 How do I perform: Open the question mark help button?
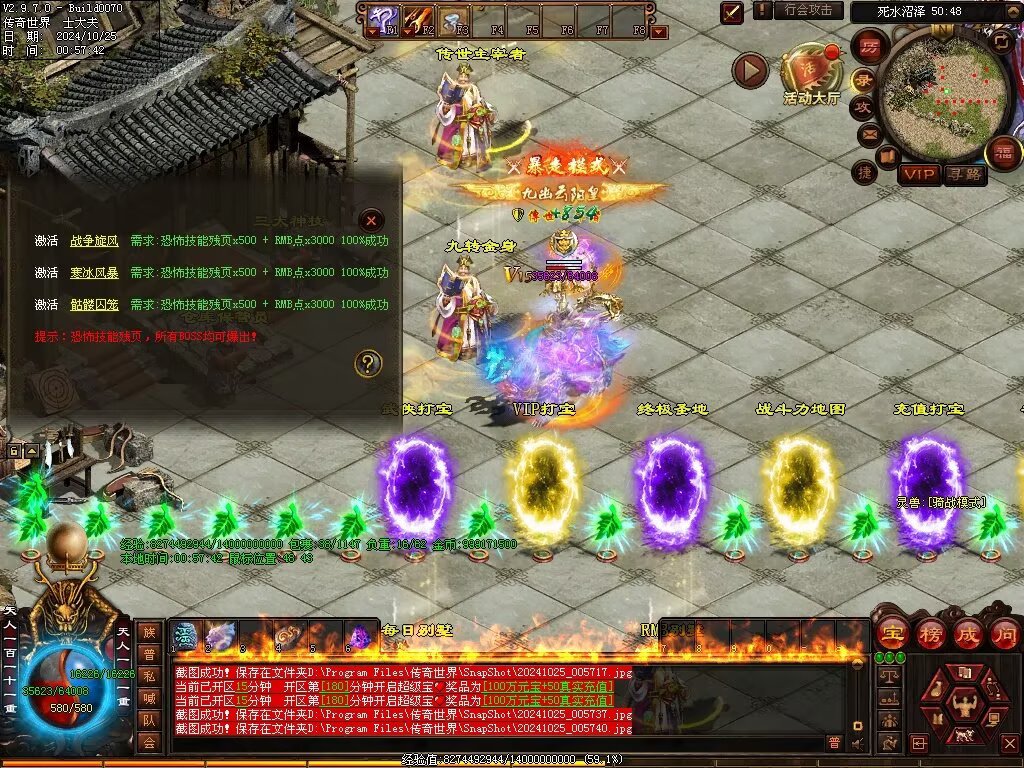tap(369, 363)
